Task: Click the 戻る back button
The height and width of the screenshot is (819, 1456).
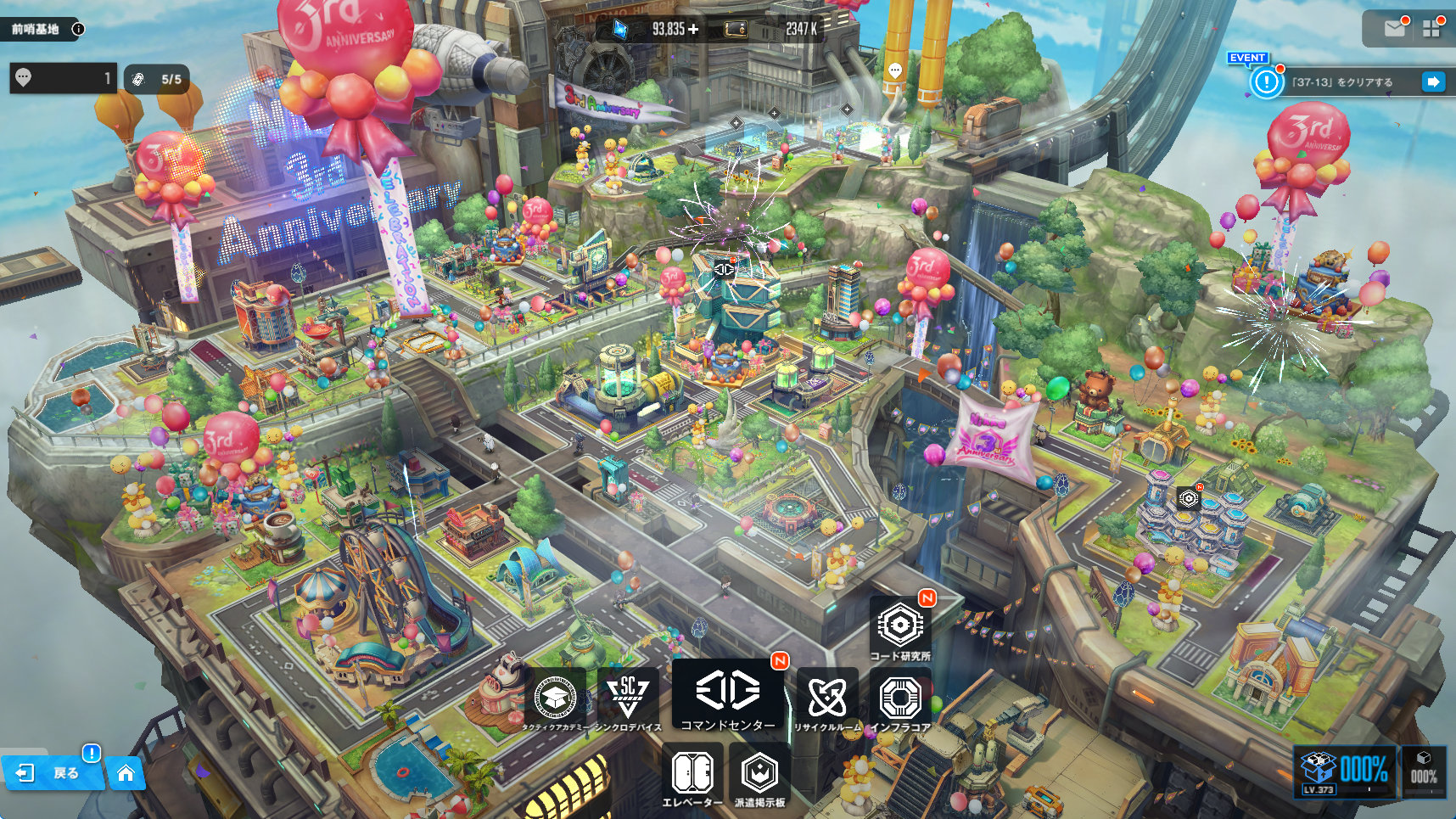Action: tap(53, 772)
